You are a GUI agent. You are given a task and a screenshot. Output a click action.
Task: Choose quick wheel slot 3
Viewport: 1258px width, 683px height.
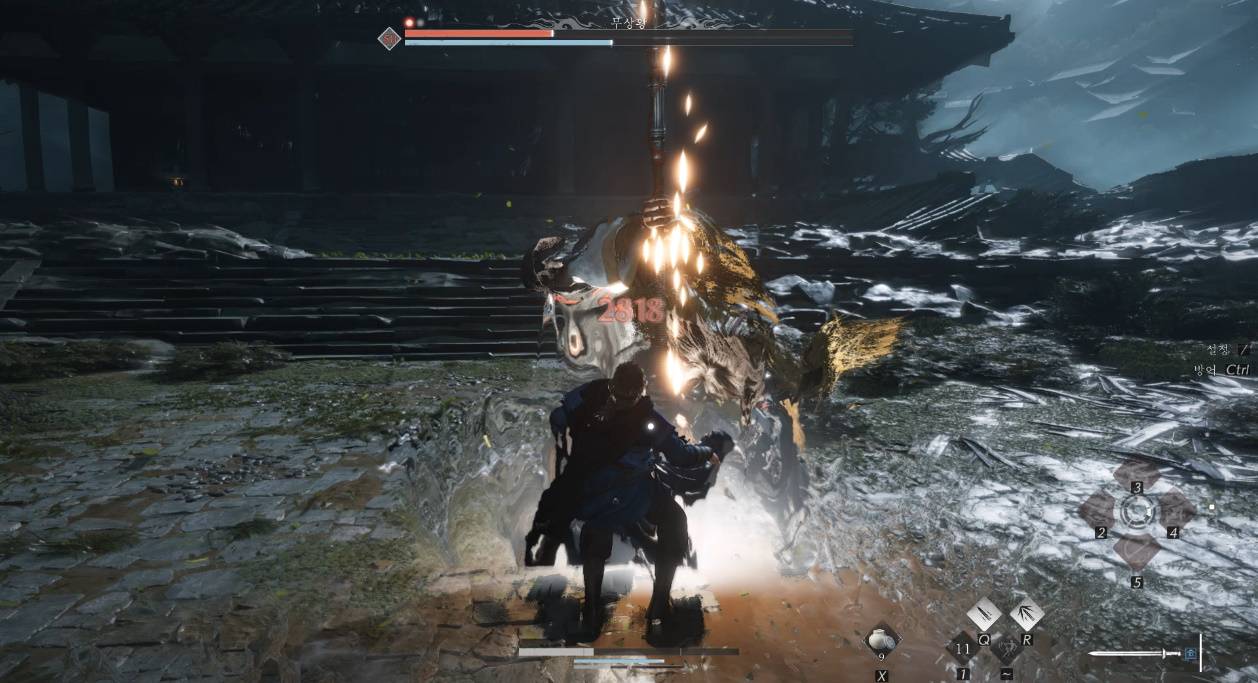pos(1137,474)
